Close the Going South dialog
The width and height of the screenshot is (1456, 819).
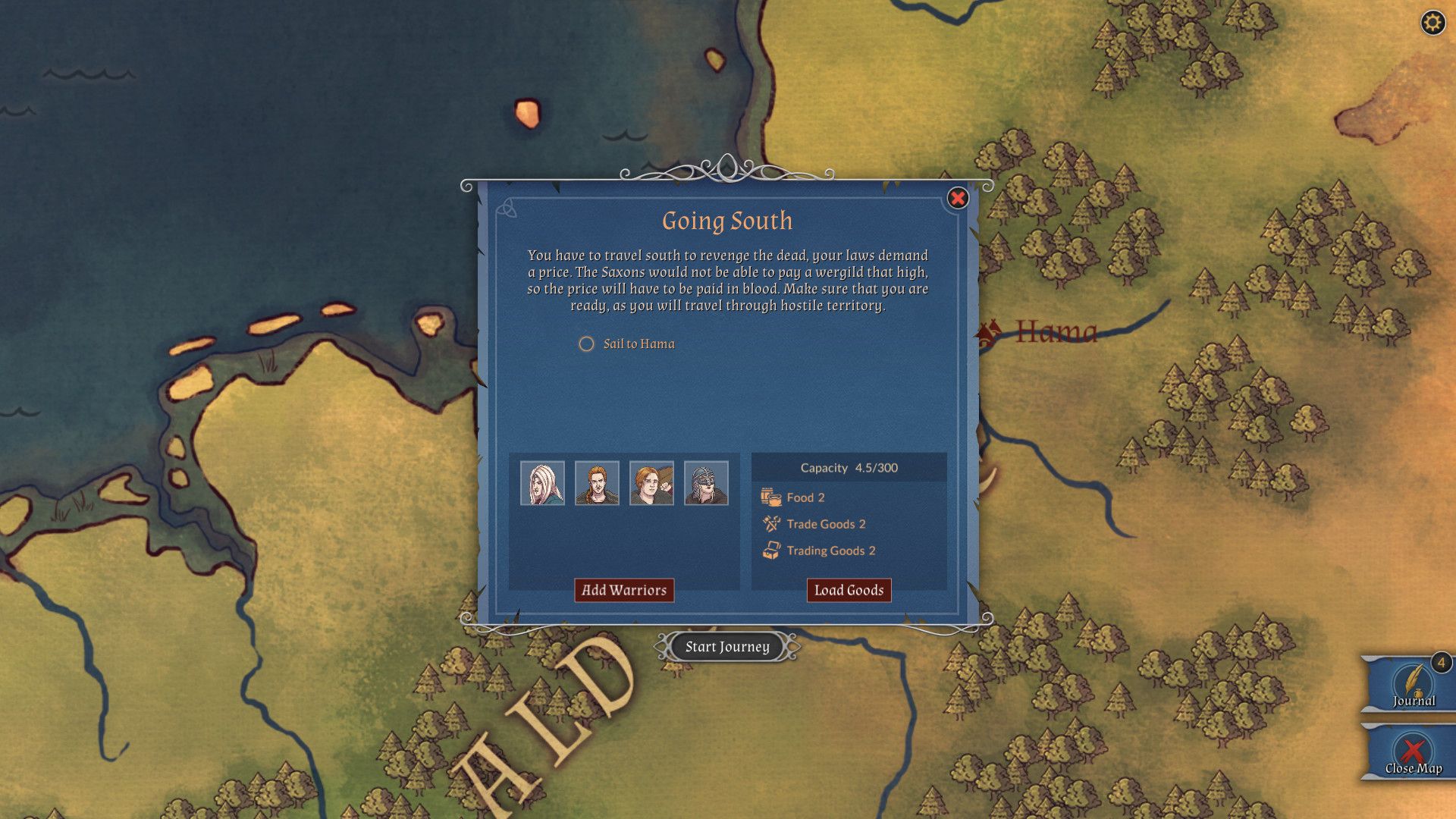click(x=958, y=199)
